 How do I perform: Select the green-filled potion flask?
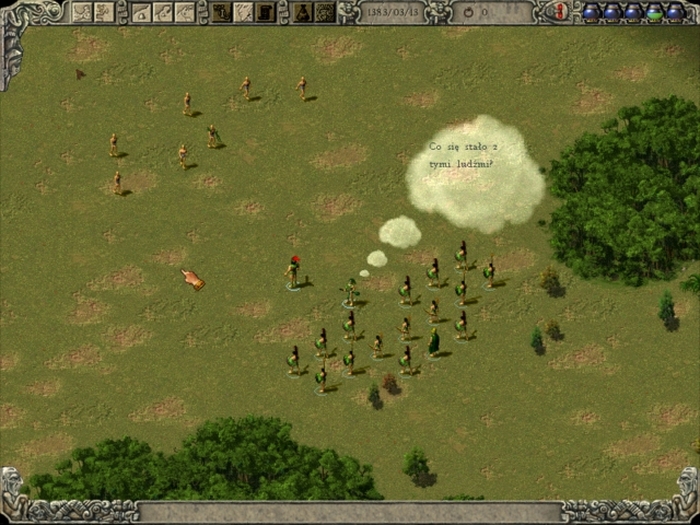click(654, 12)
